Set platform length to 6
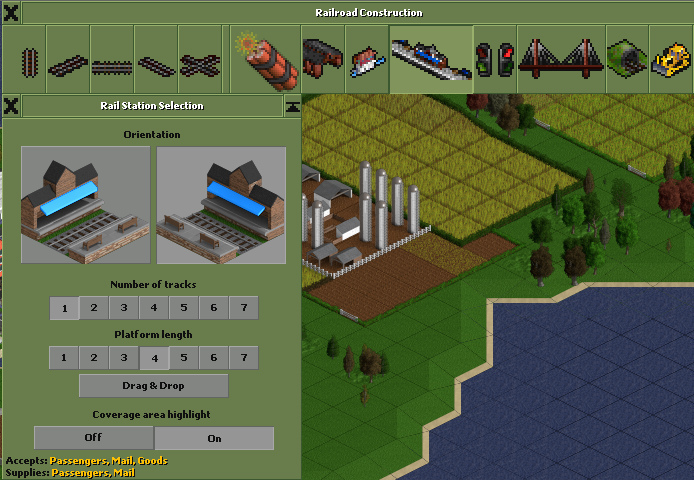Image resolution: width=694 pixels, height=480 pixels. (x=214, y=358)
